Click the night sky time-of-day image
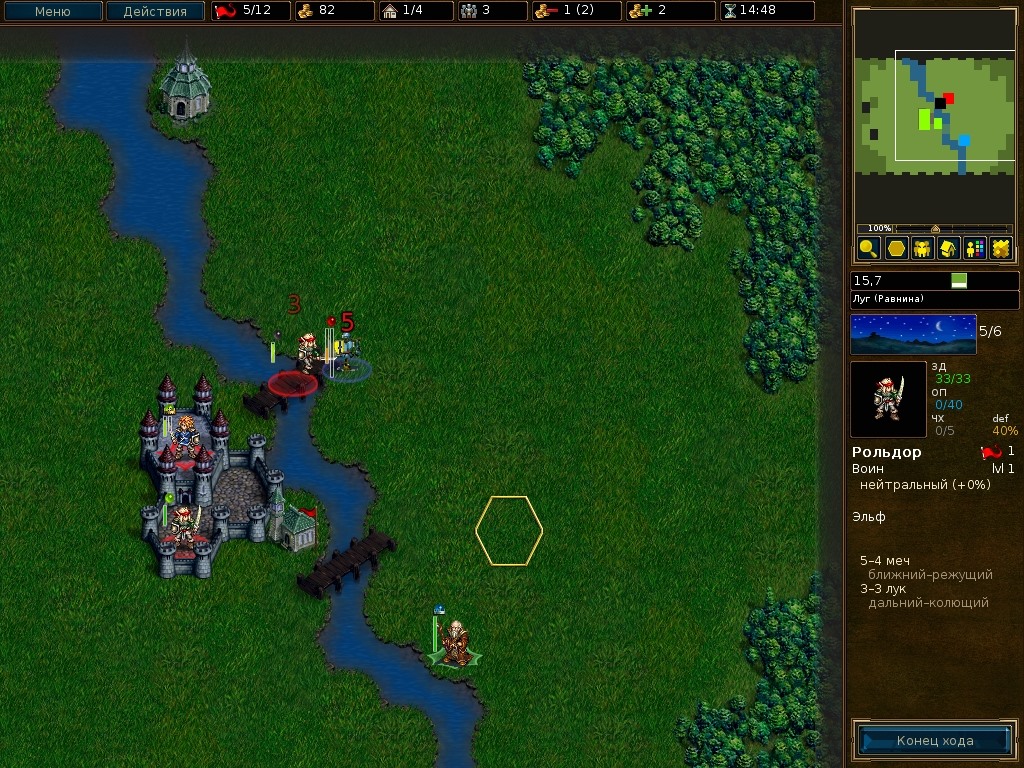Screen dimensions: 1024x768 click(913, 334)
